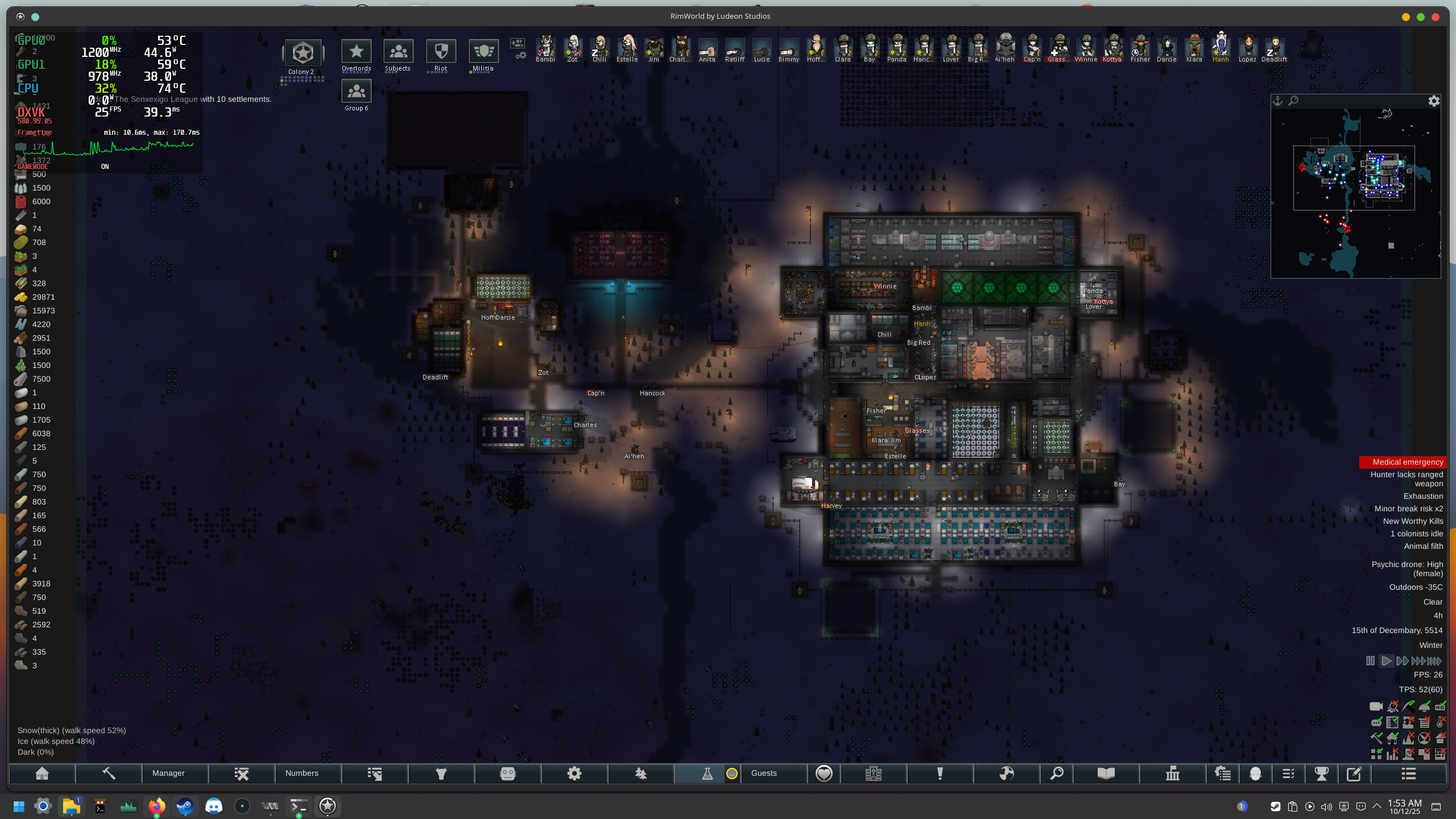The width and height of the screenshot is (1456, 819).
Task: Close the RimWorld window
Action: click(1435, 16)
